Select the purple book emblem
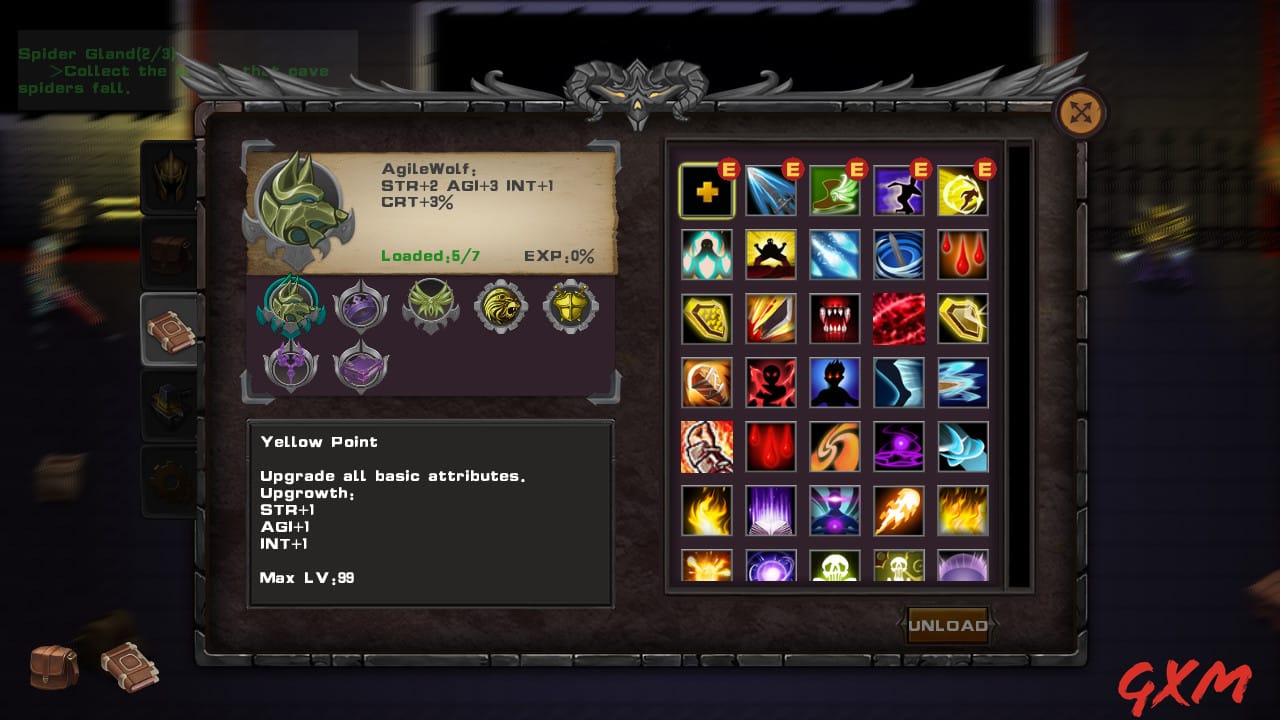1280x720 pixels. [361, 366]
